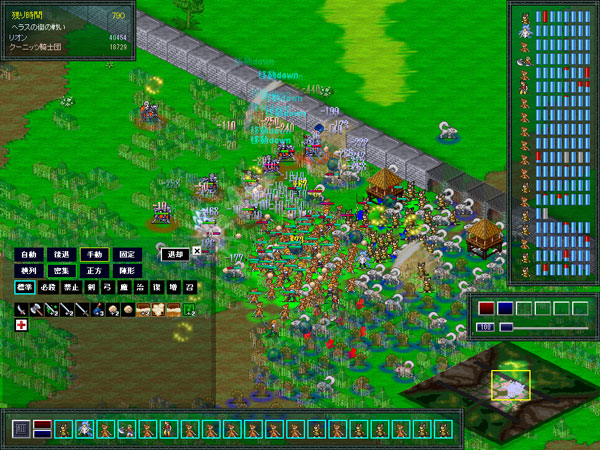The height and width of the screenshot is (450, 600).
Task: Open the 陣形 (formation) option
Action: 125,271
